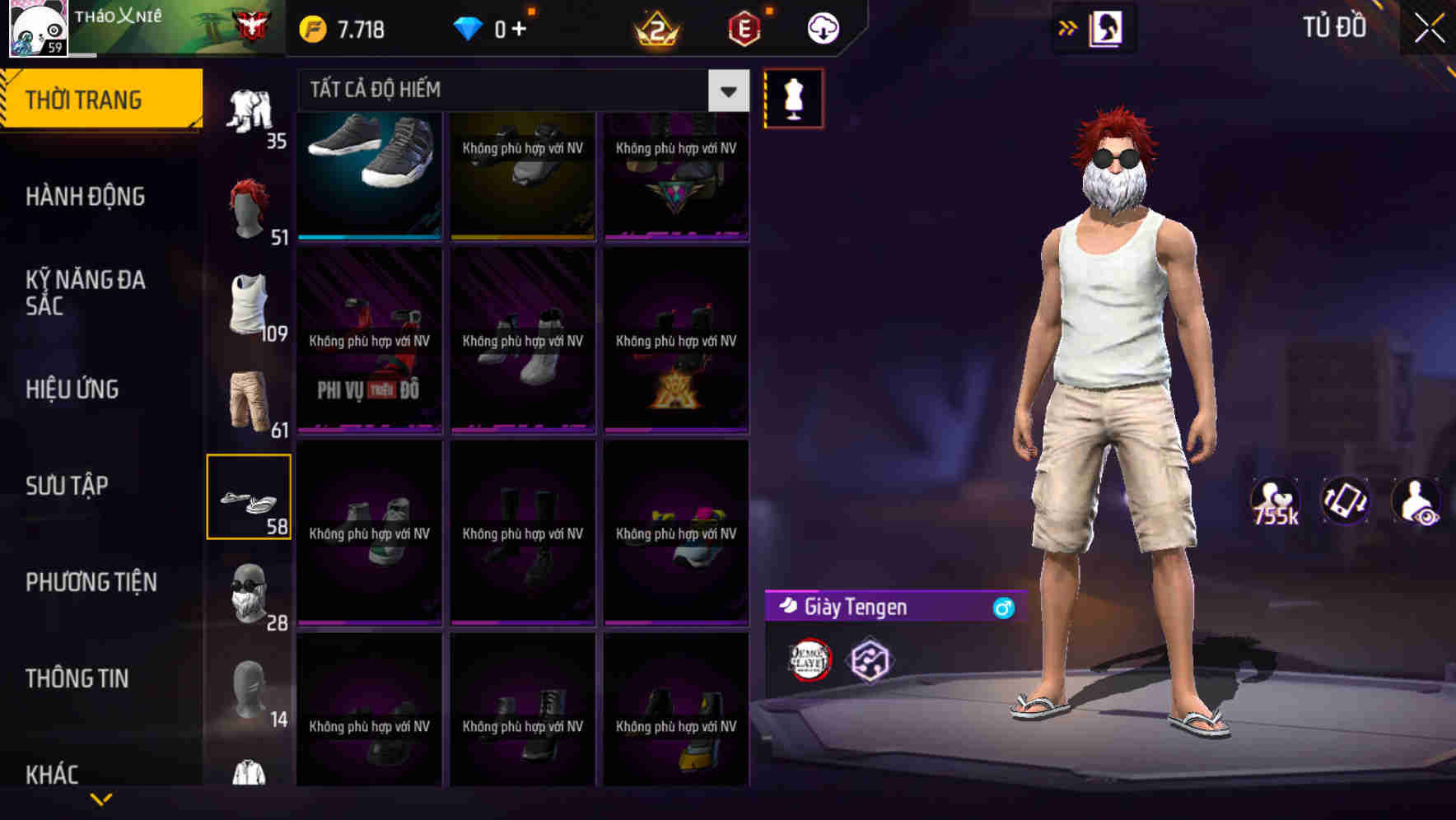Select the face mask category icon
Image resolution: width=1456 pixels, height=820 pixels.
coord(250,593)
